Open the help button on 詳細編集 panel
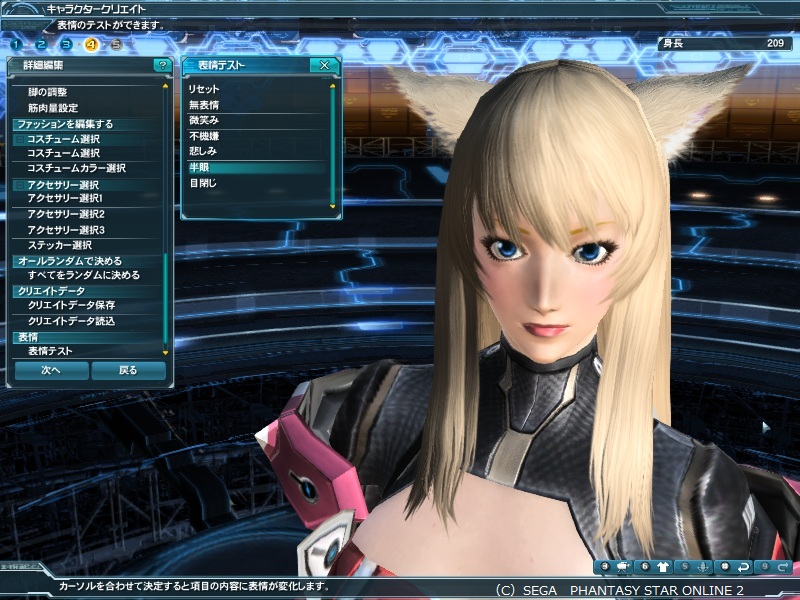800x600 pixels. 161,65
